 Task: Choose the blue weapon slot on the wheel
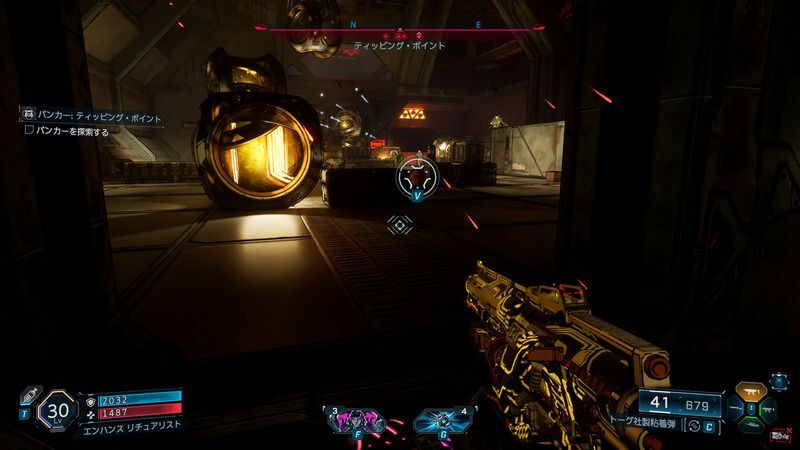735,407
